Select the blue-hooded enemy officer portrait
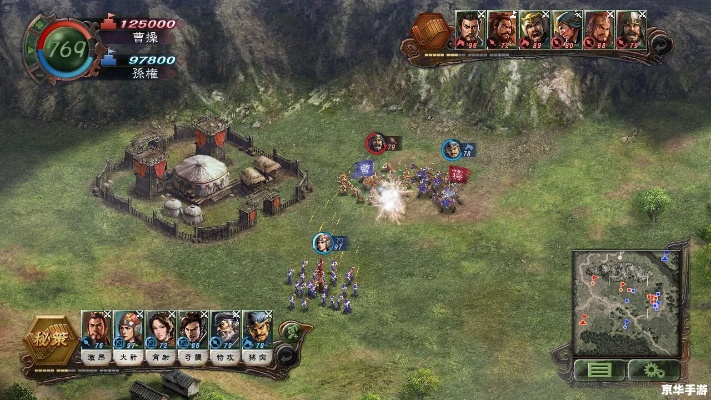 (566, 29)
